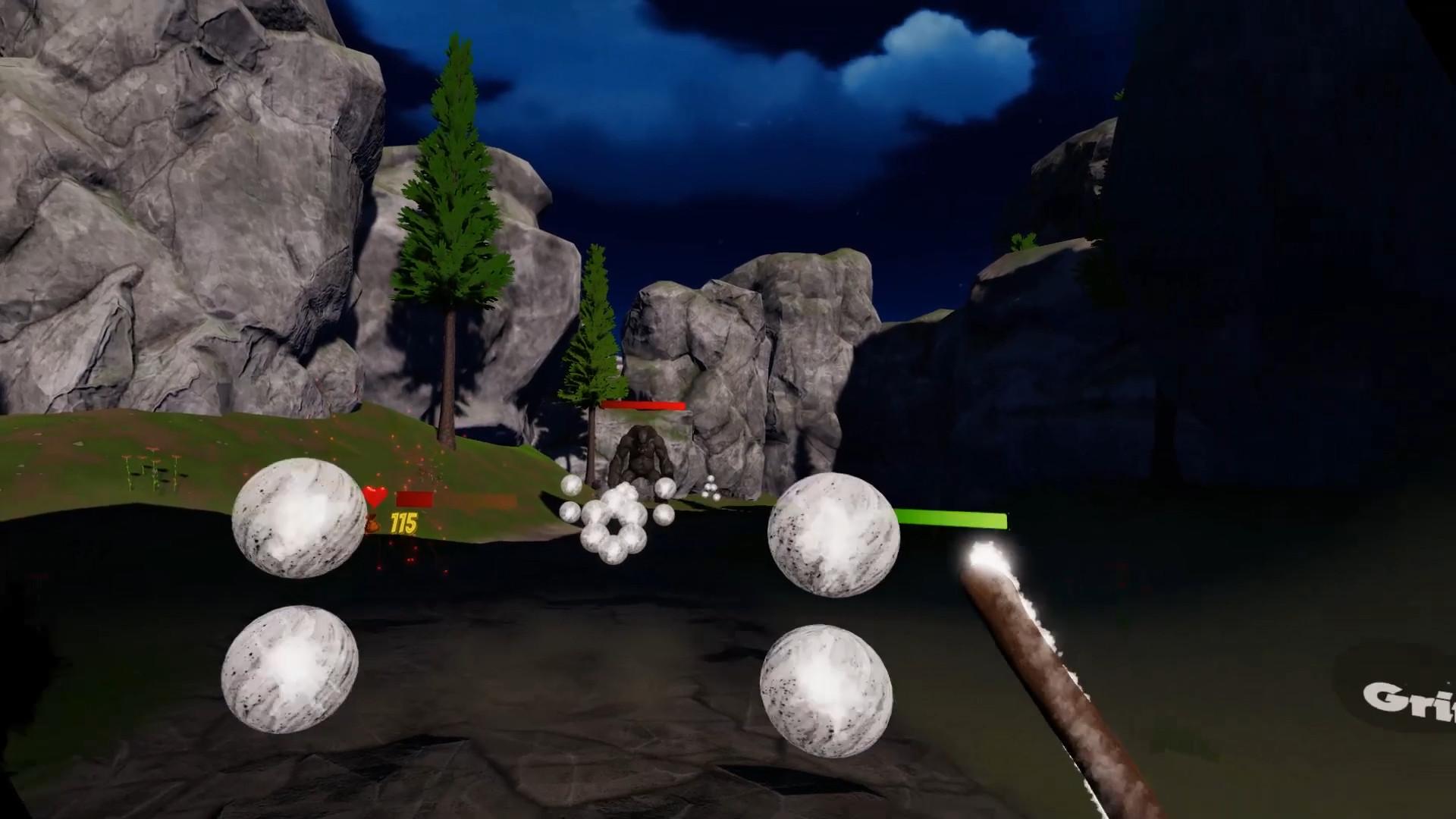Select the gold coin pouch icon
Viewport: 1456px width, 819px height.
[x=372, y=522]
